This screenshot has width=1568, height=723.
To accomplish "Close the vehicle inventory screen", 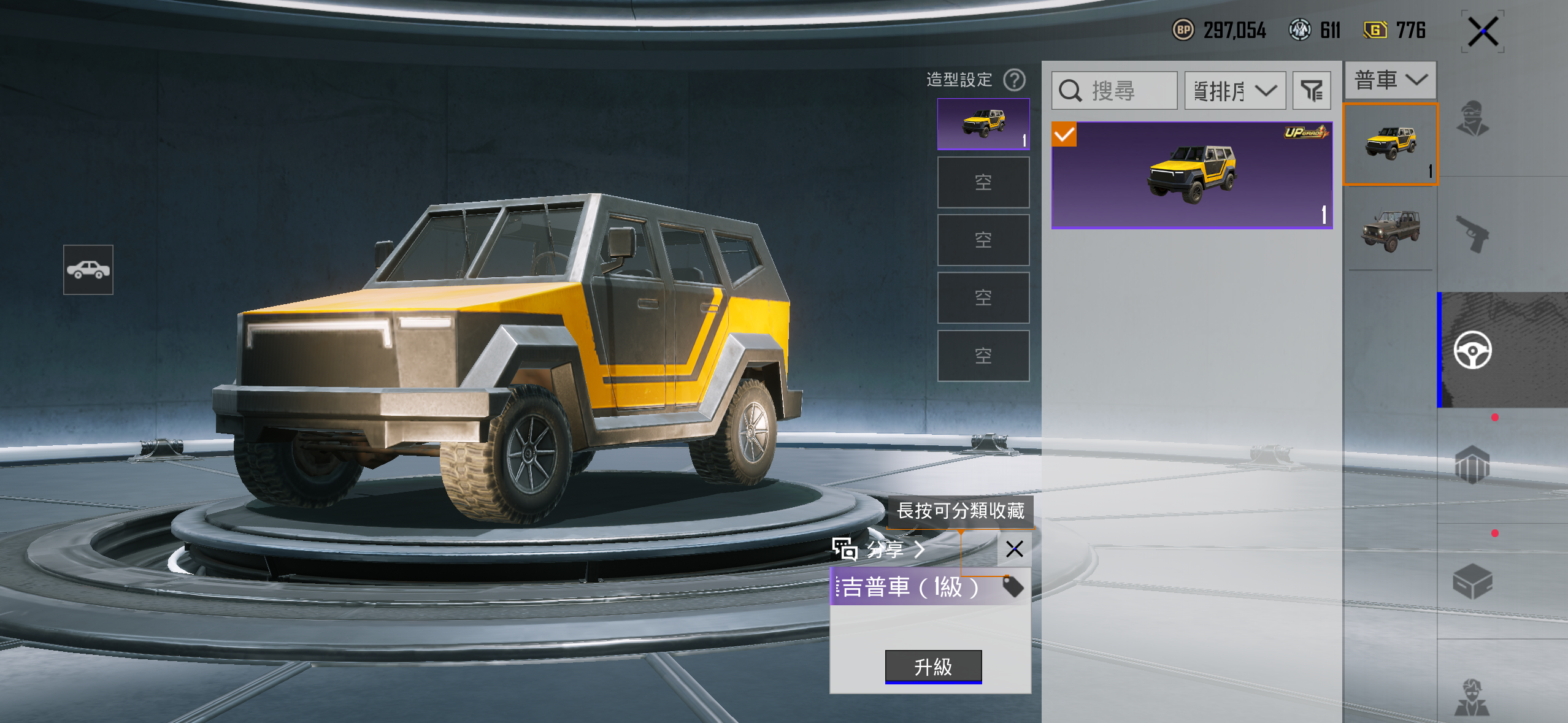I will pyautogui.click(x=1483, y=31).
